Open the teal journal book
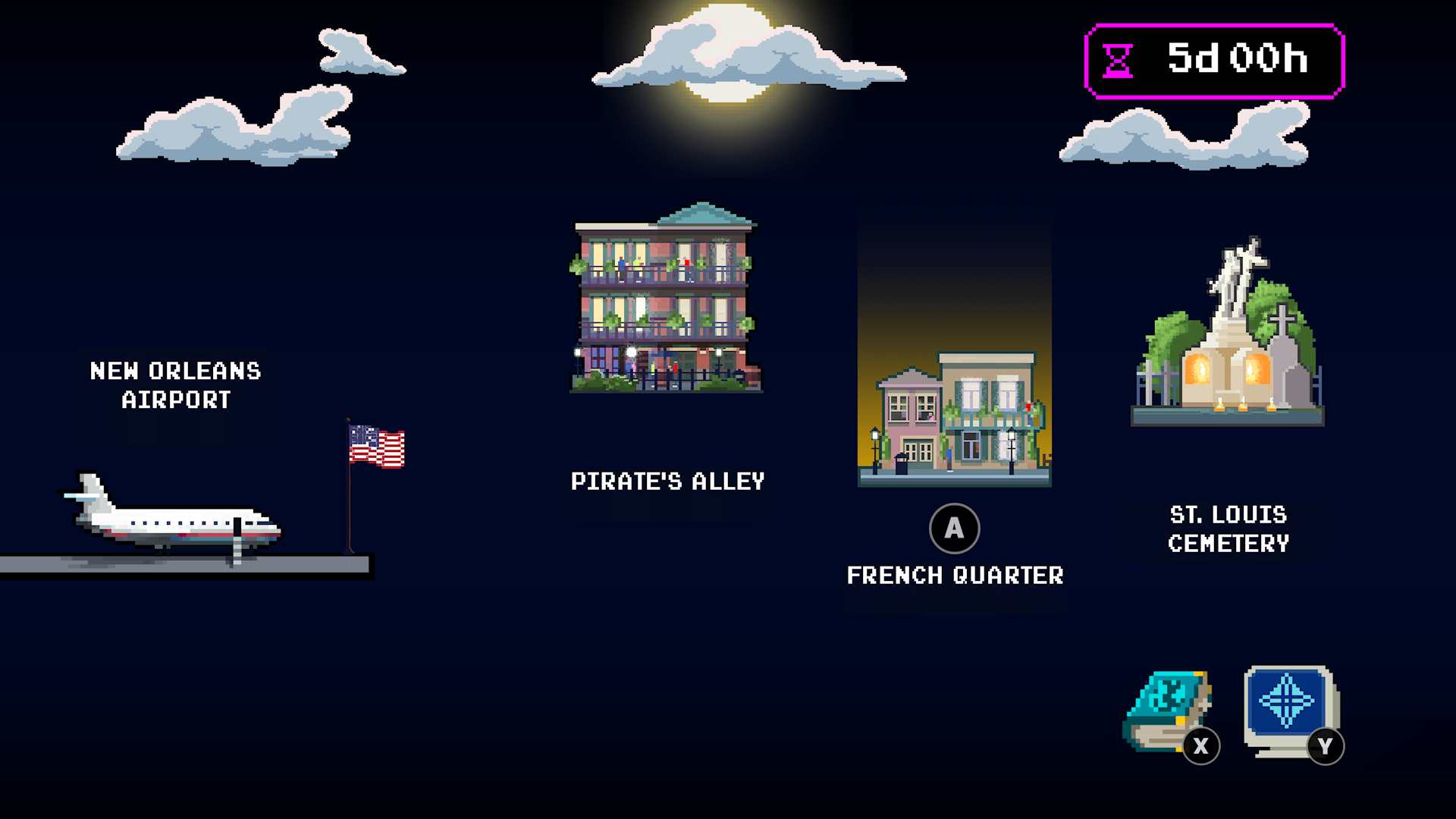 pos(1168,711)
